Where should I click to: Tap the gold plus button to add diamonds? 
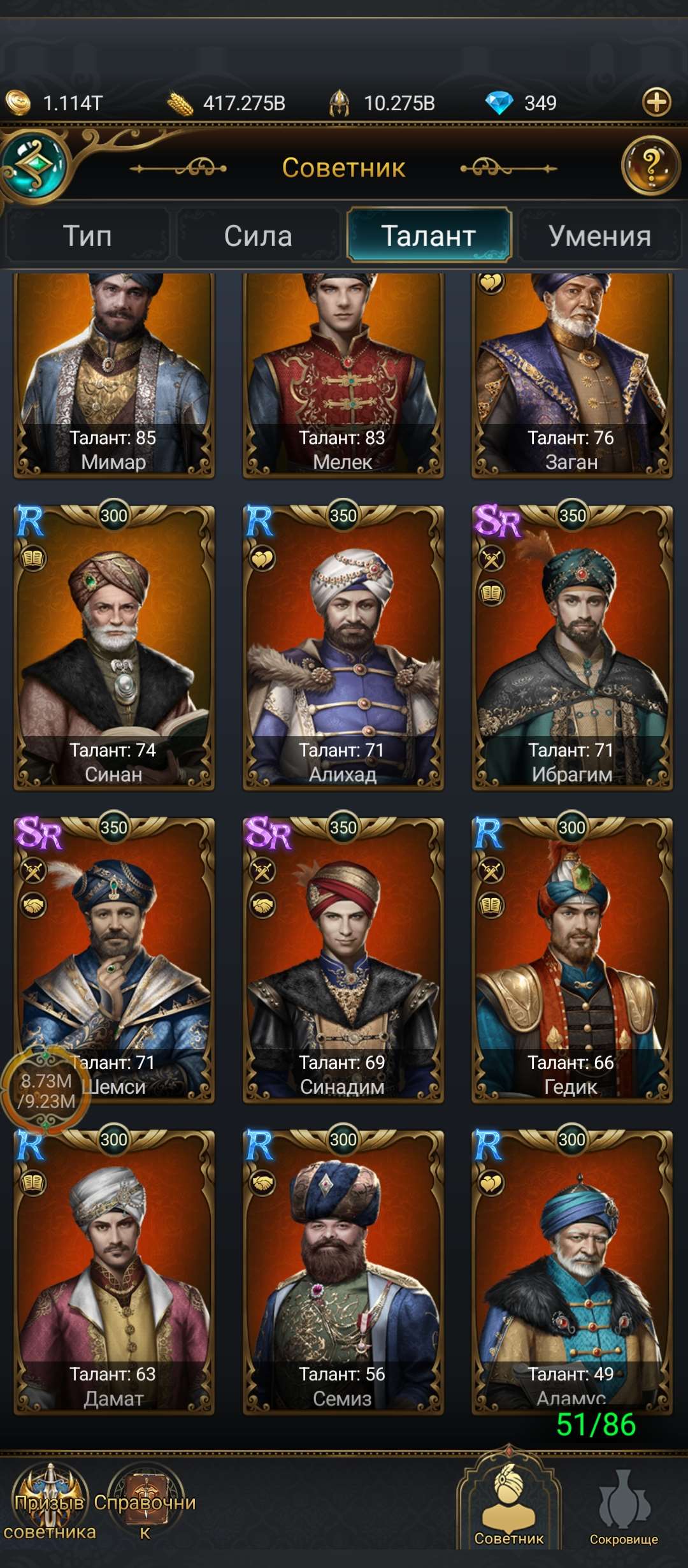(x=657, y=102)
